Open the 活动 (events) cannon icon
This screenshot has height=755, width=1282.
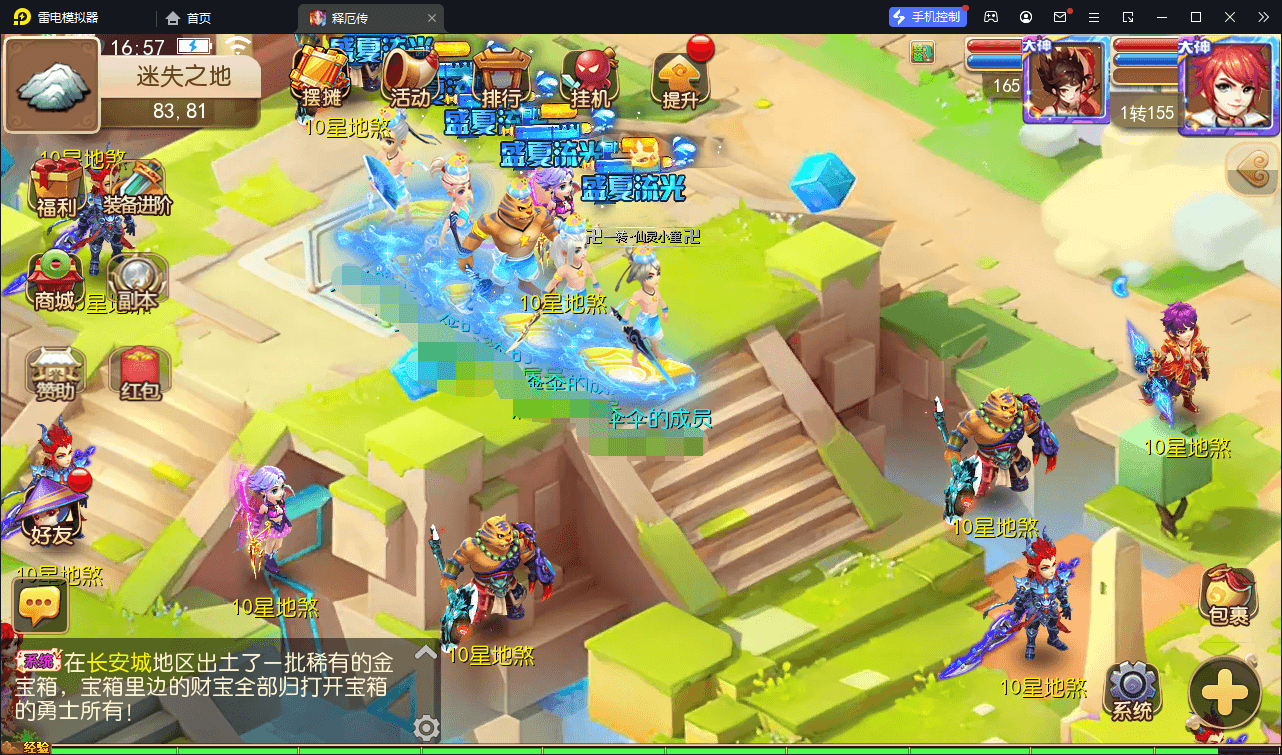point(410,75)
